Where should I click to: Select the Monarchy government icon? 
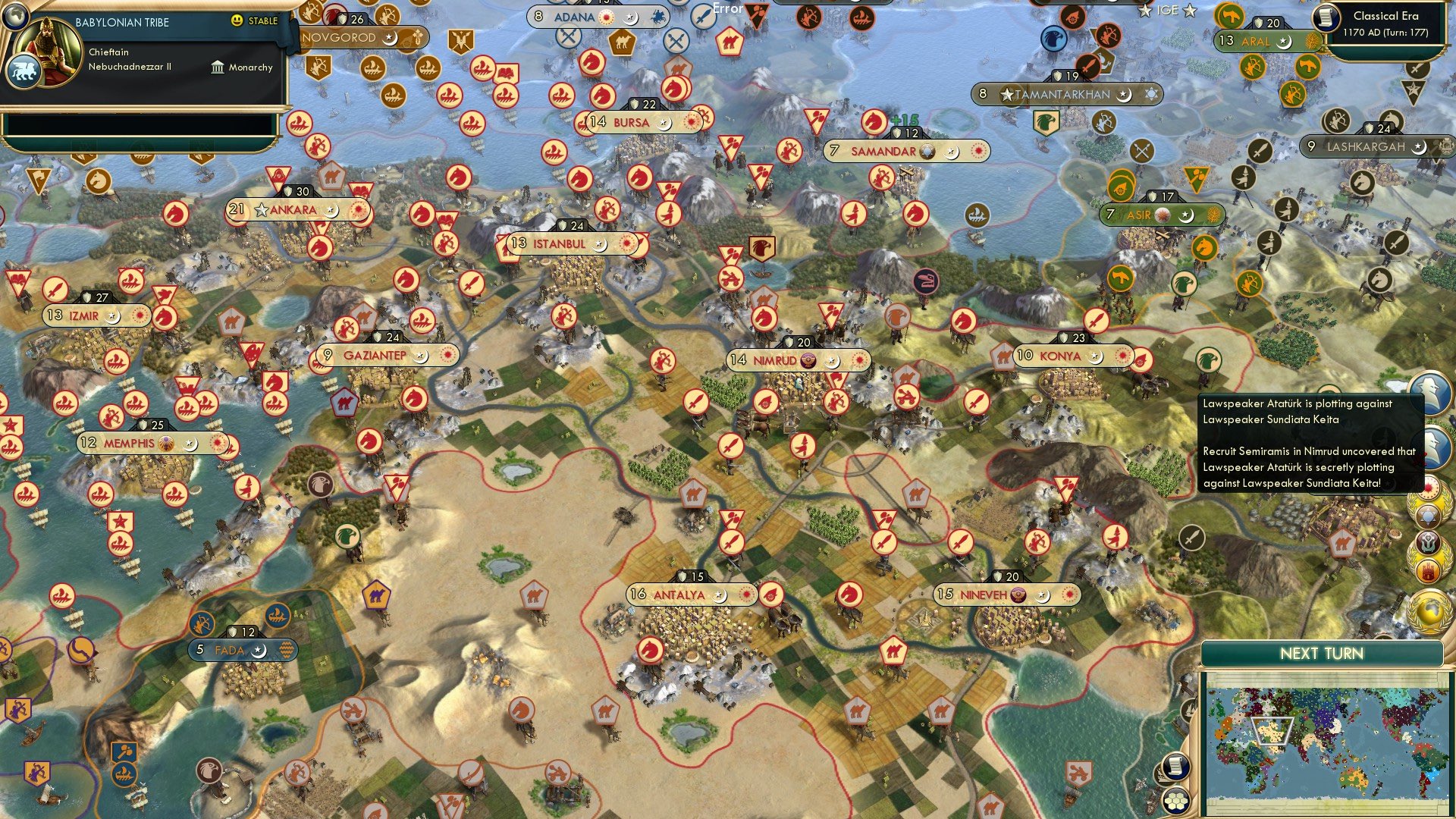click(216, 67)
